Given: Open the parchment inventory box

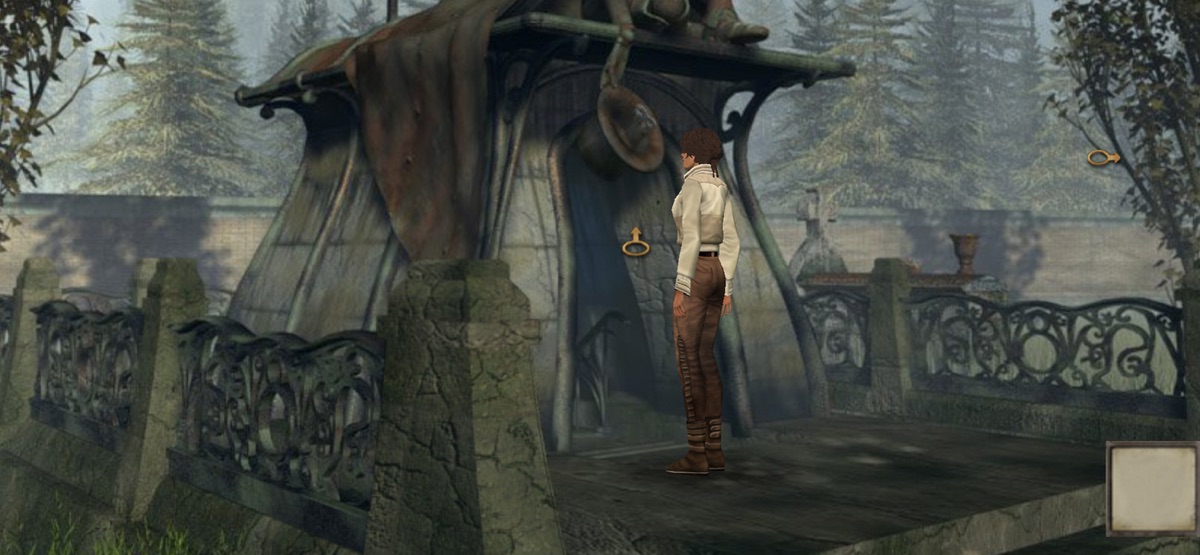Looking at the screenshot, I should [1151, 488].
